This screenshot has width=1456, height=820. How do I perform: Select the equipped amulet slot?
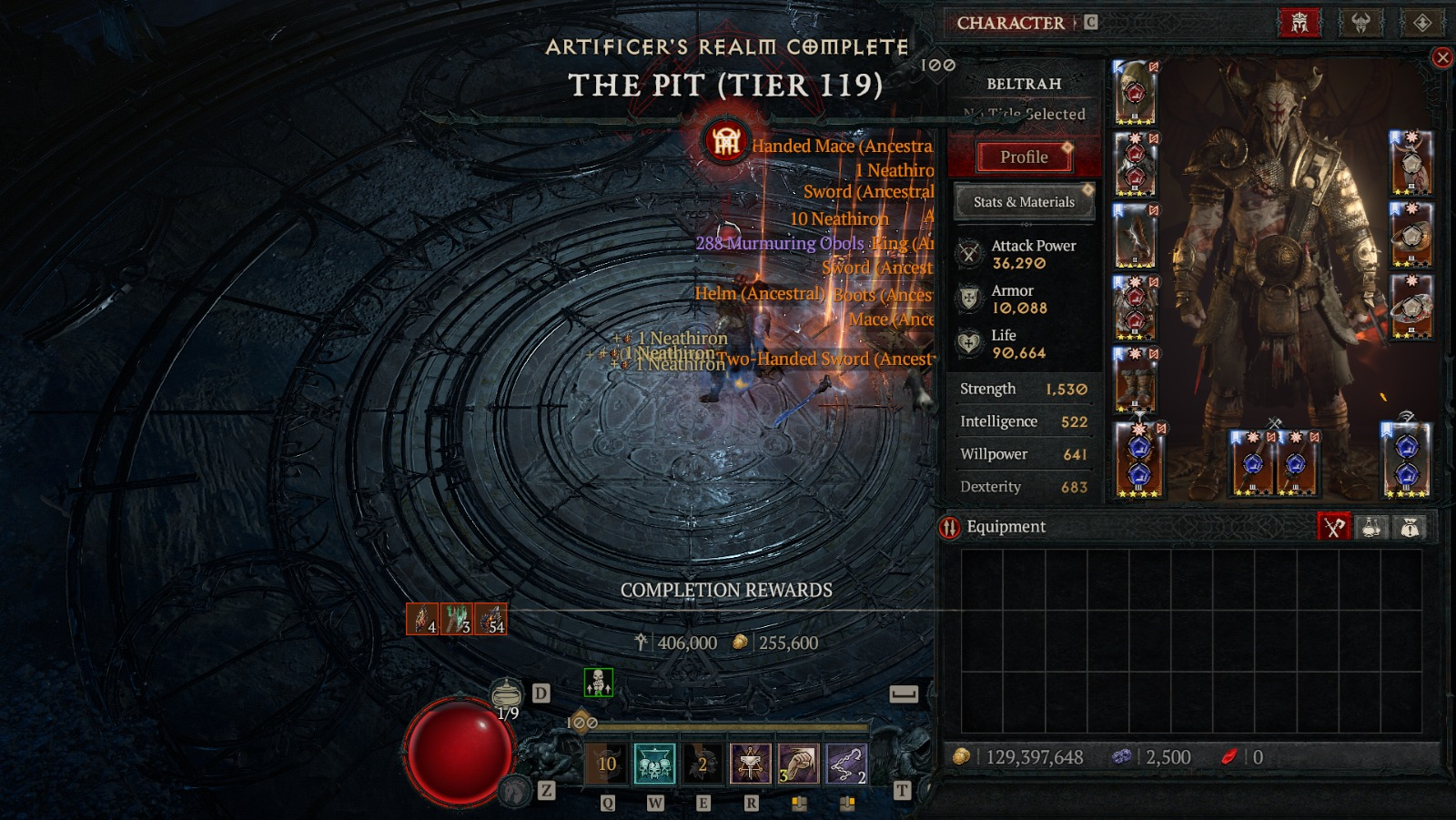click(x=1410, y=164)
